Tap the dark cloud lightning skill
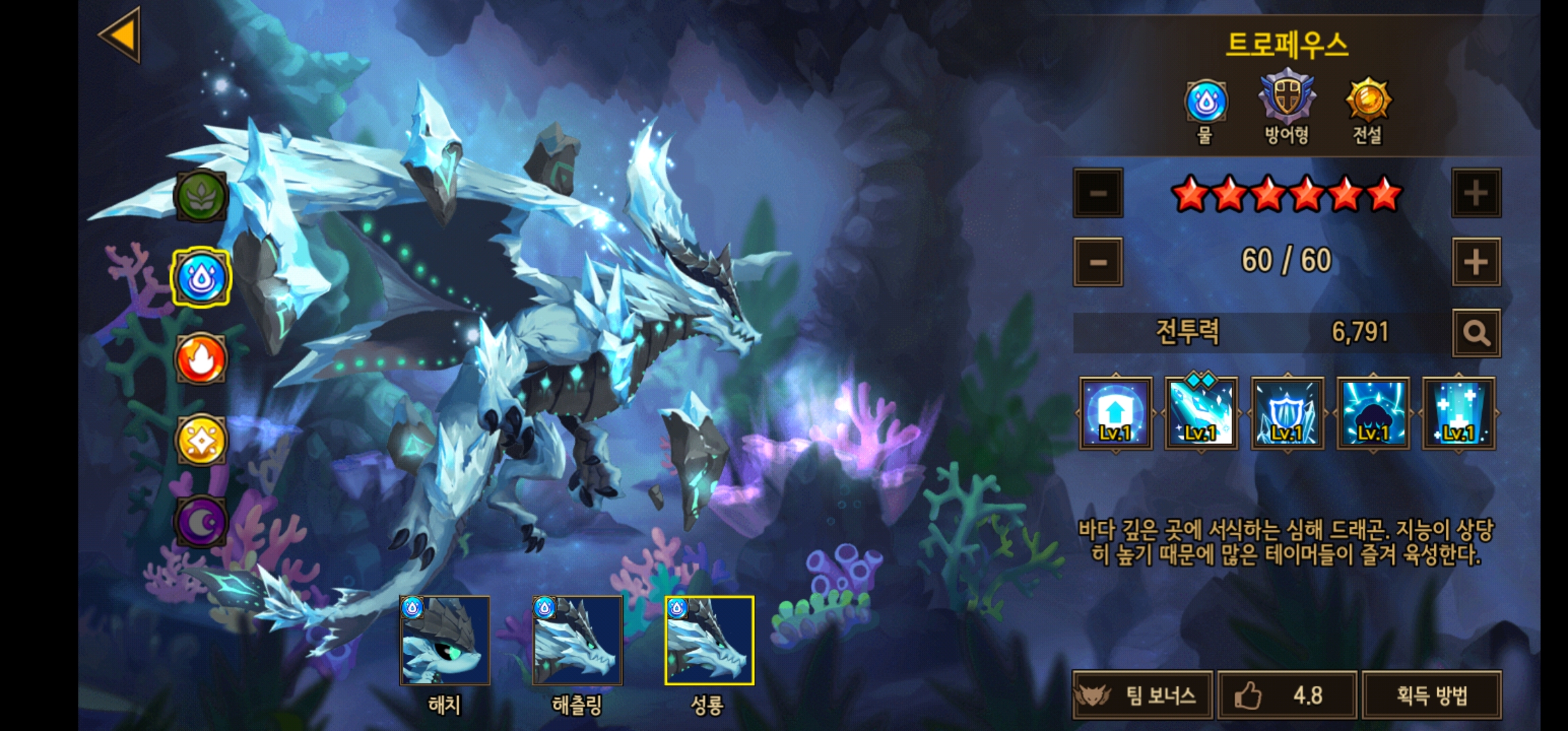This screenshot has height=731, width=1568. [1373, 414]
